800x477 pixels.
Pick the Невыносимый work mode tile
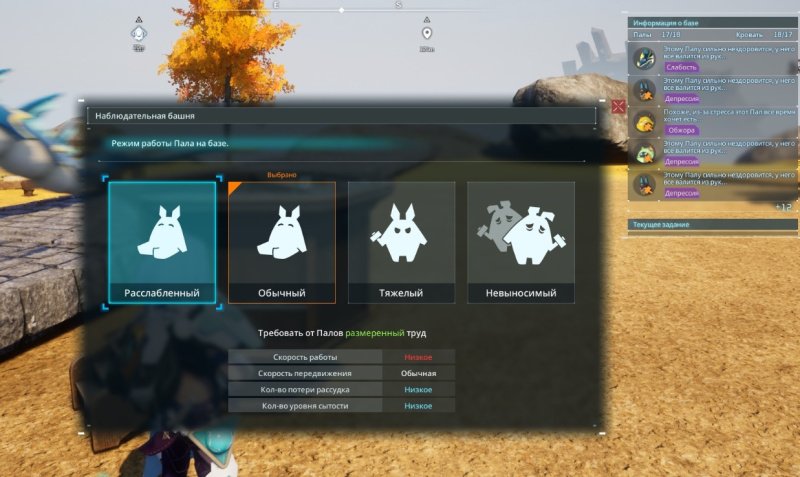coord(521,242)
